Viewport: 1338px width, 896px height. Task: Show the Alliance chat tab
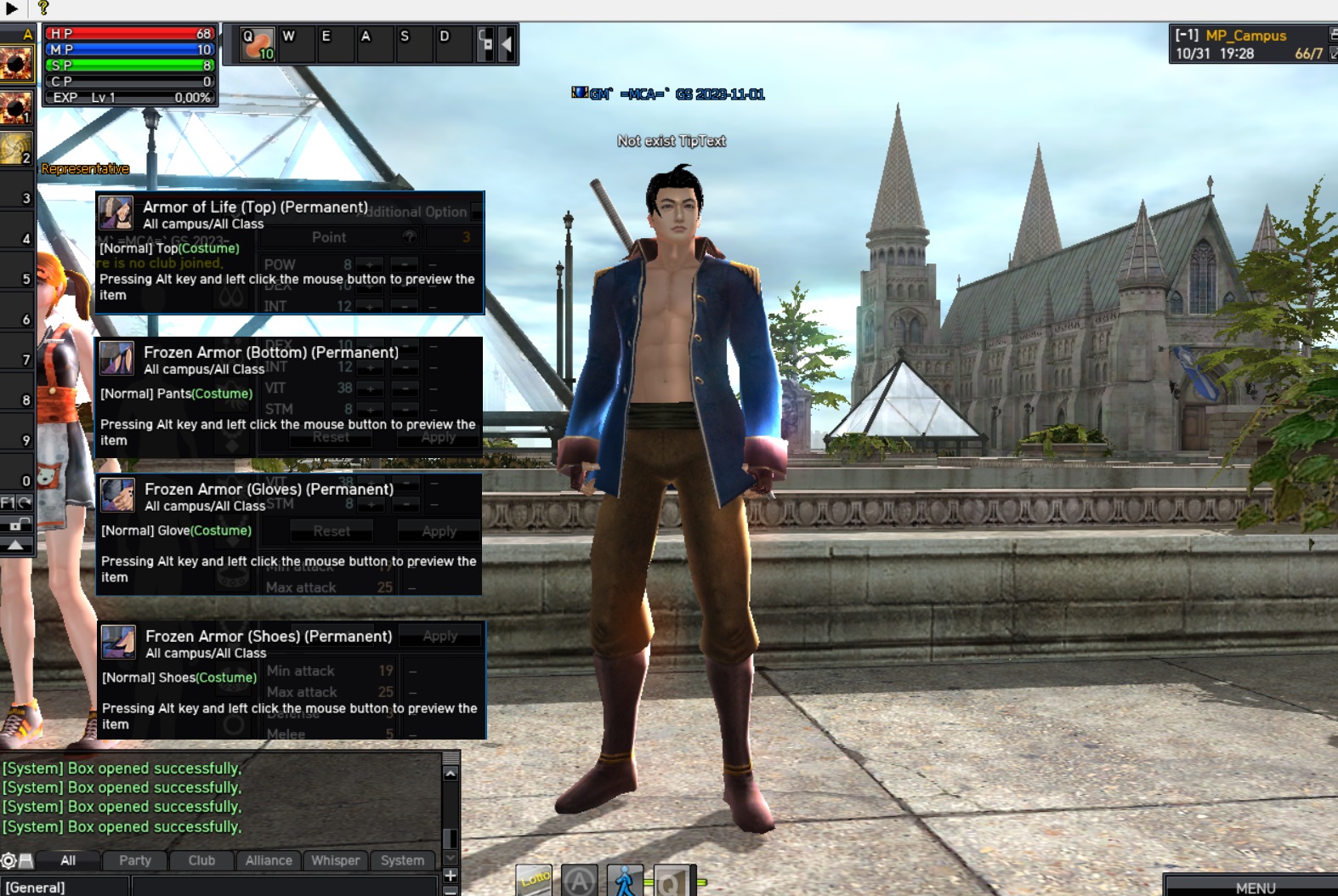tap(269, 860)
